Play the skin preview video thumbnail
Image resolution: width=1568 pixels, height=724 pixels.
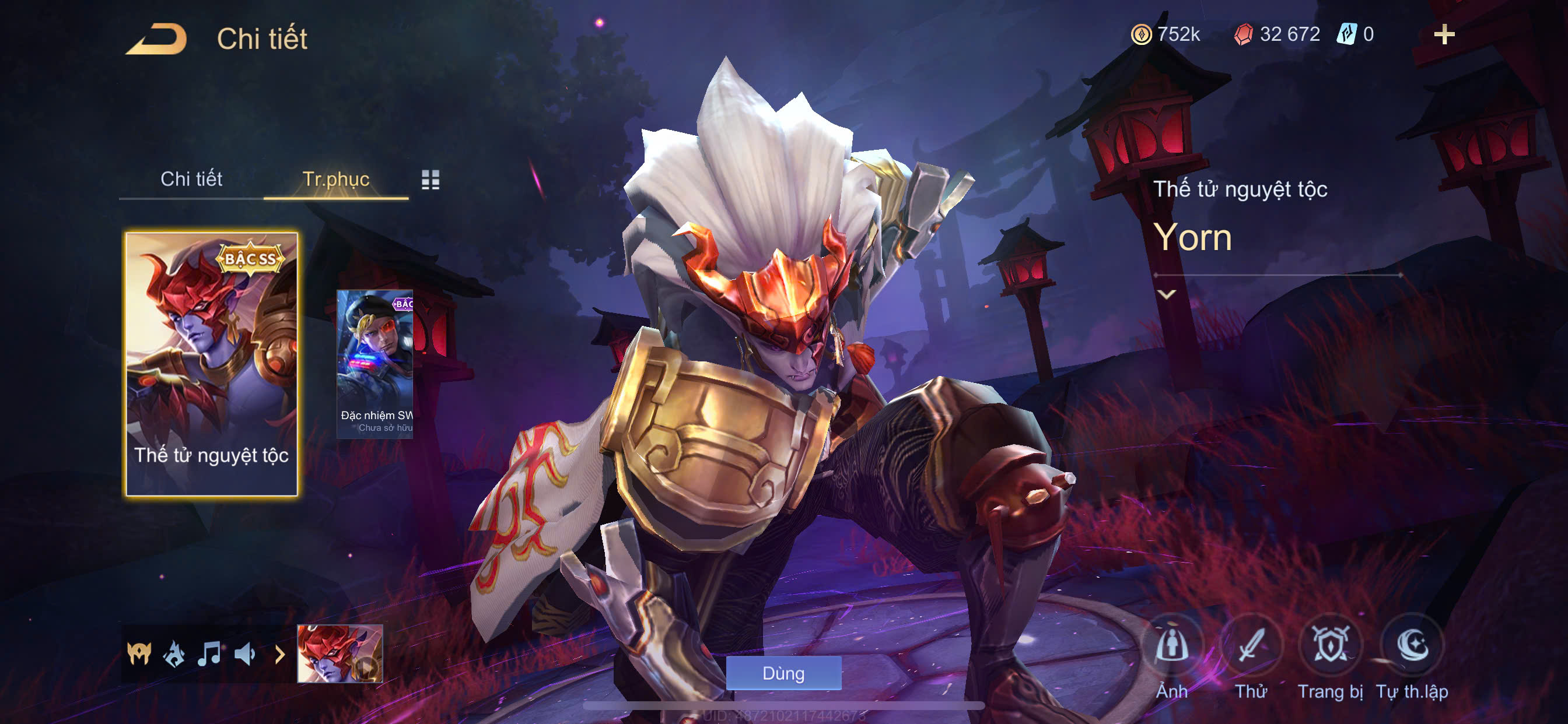click(339, 653)
